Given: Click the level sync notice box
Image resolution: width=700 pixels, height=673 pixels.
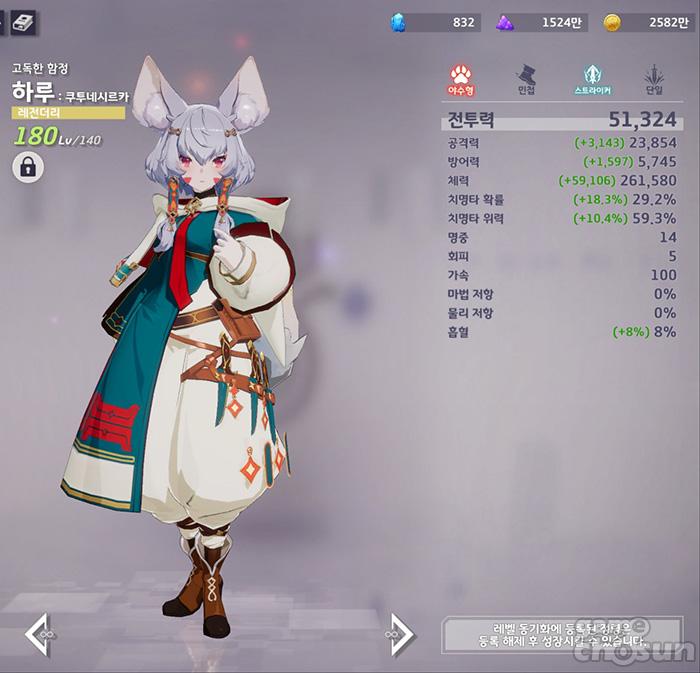Looking at the screenshot, I should [560, 636].
